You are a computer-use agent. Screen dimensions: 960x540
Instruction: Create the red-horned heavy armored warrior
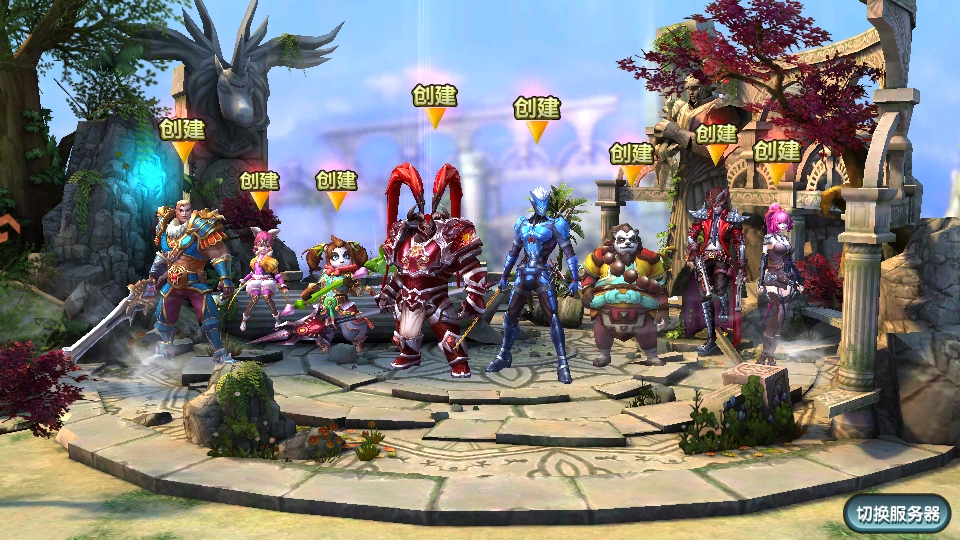tap(434, 96)
